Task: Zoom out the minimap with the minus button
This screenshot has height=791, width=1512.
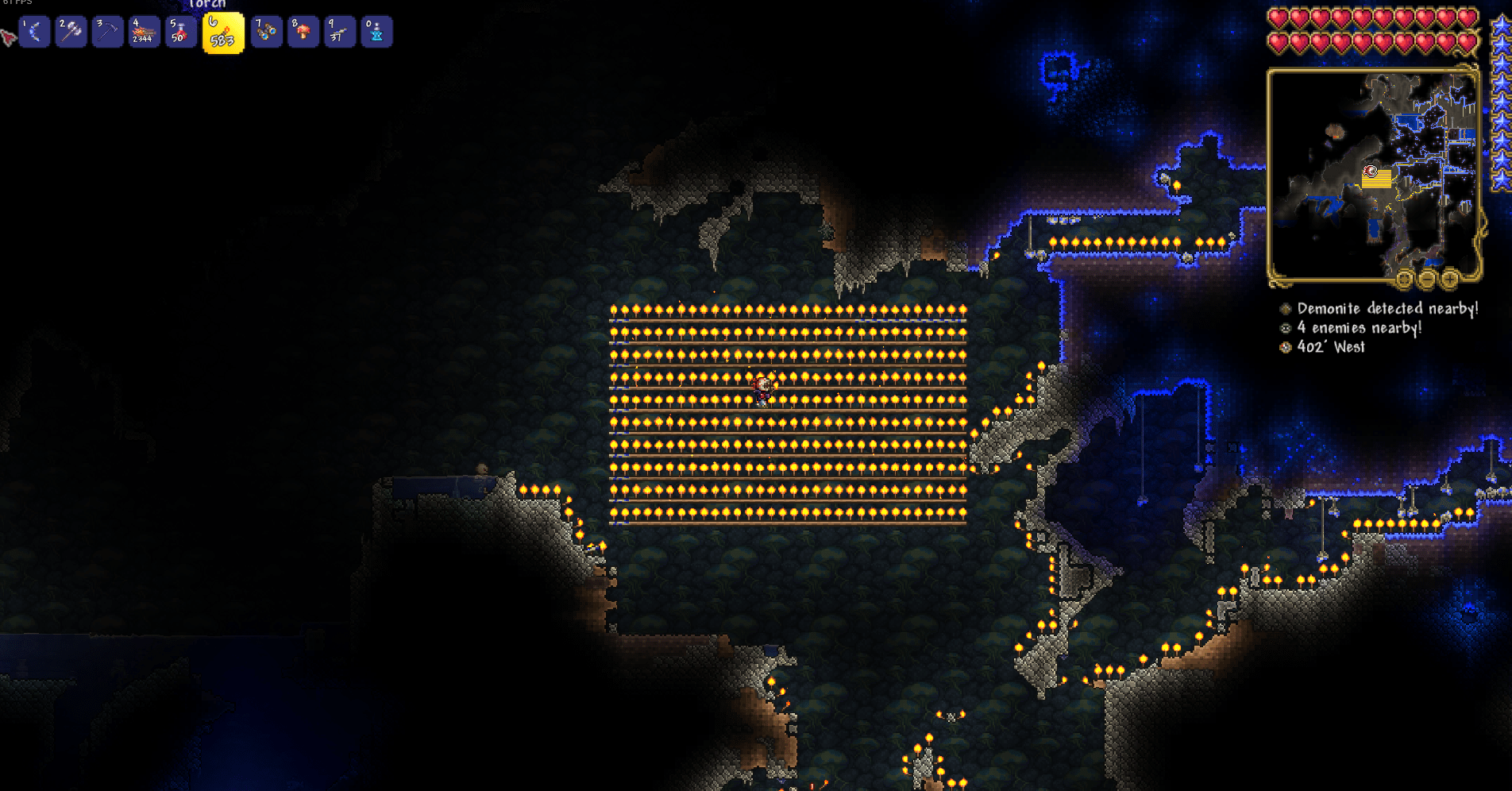Action: tap(1427, 280)
